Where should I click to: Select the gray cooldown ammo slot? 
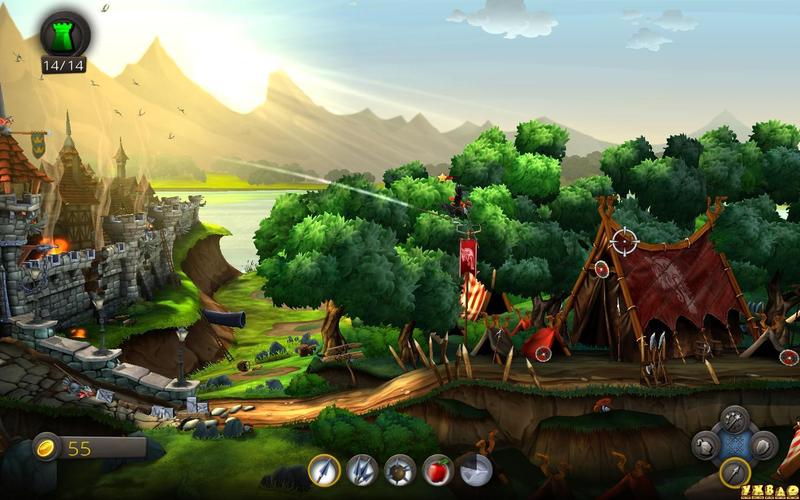pyautogui.click(x=474, y=469)
